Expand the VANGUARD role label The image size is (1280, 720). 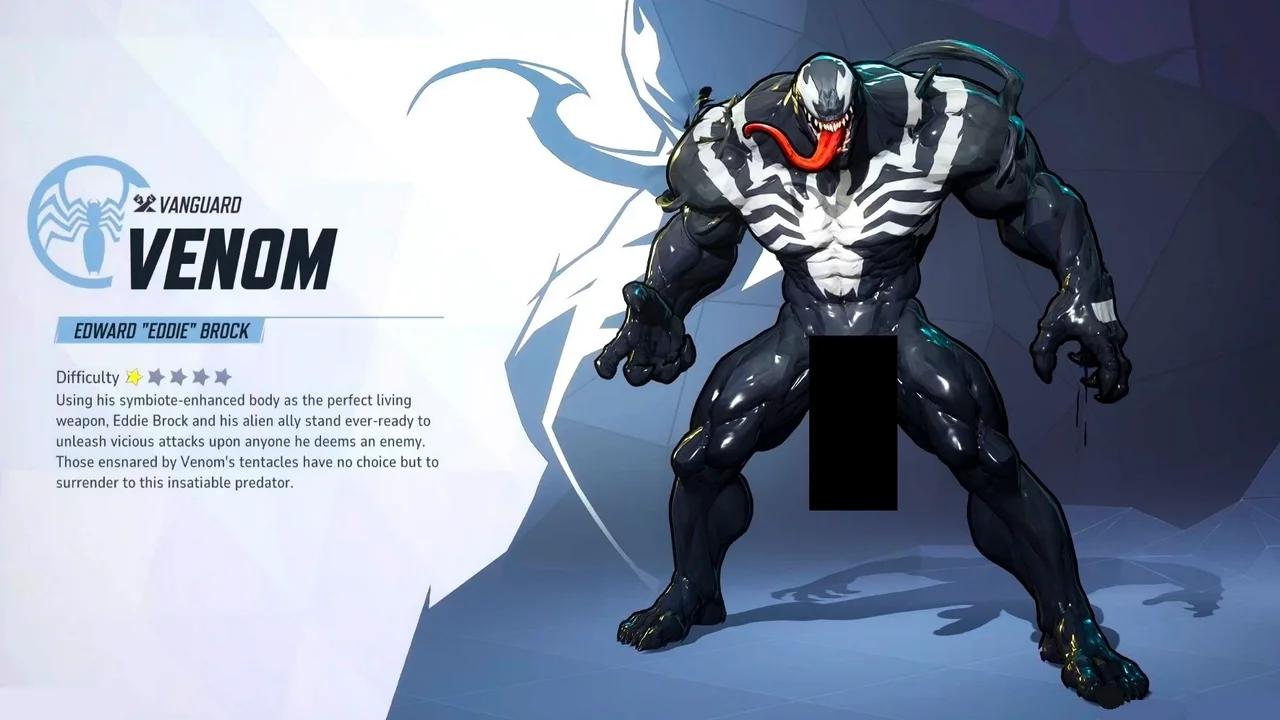click(x=189, y=204)
